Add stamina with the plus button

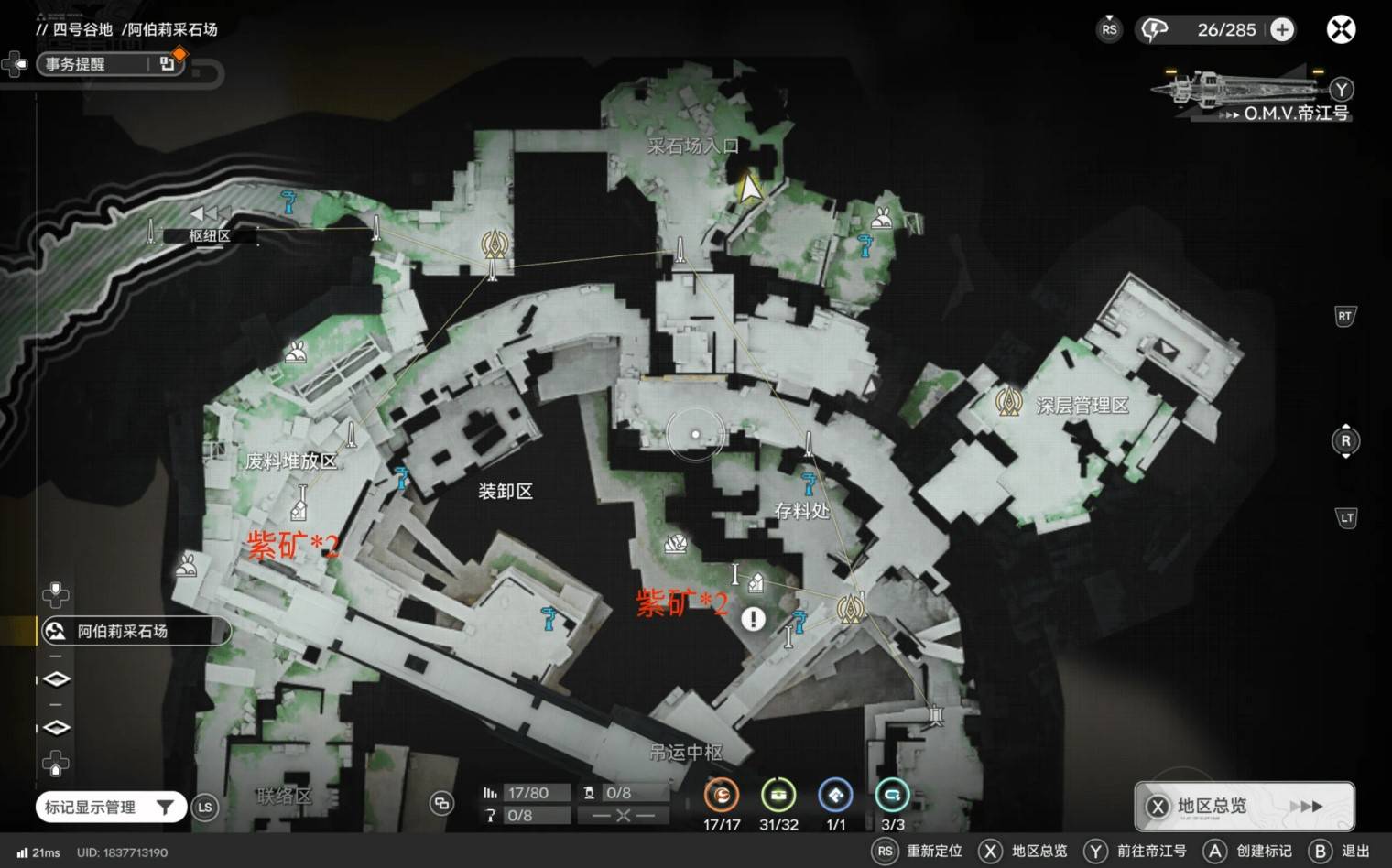pyautogui.click(x=1282, y=29)
